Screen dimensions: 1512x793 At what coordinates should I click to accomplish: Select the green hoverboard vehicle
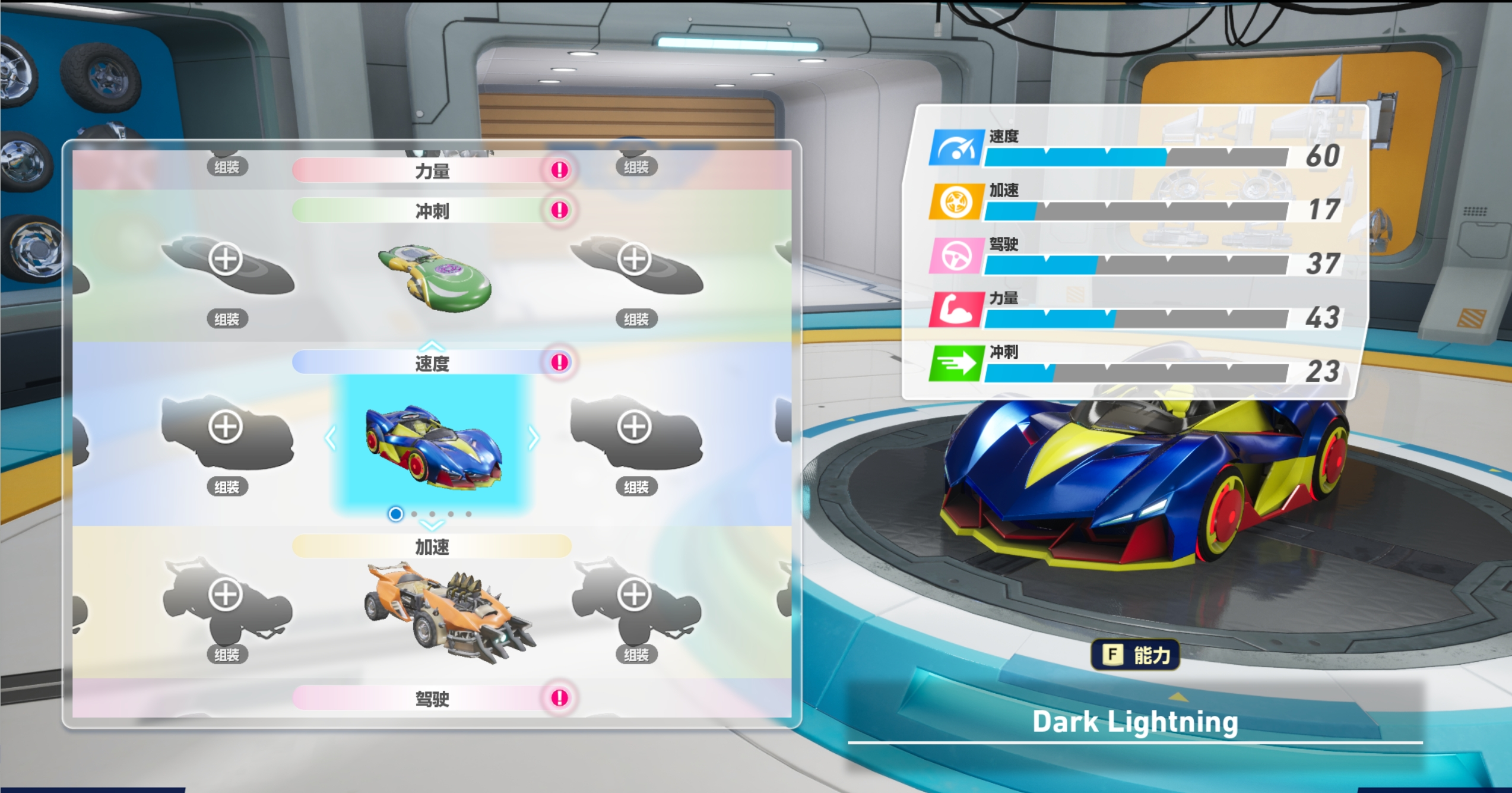435,278
